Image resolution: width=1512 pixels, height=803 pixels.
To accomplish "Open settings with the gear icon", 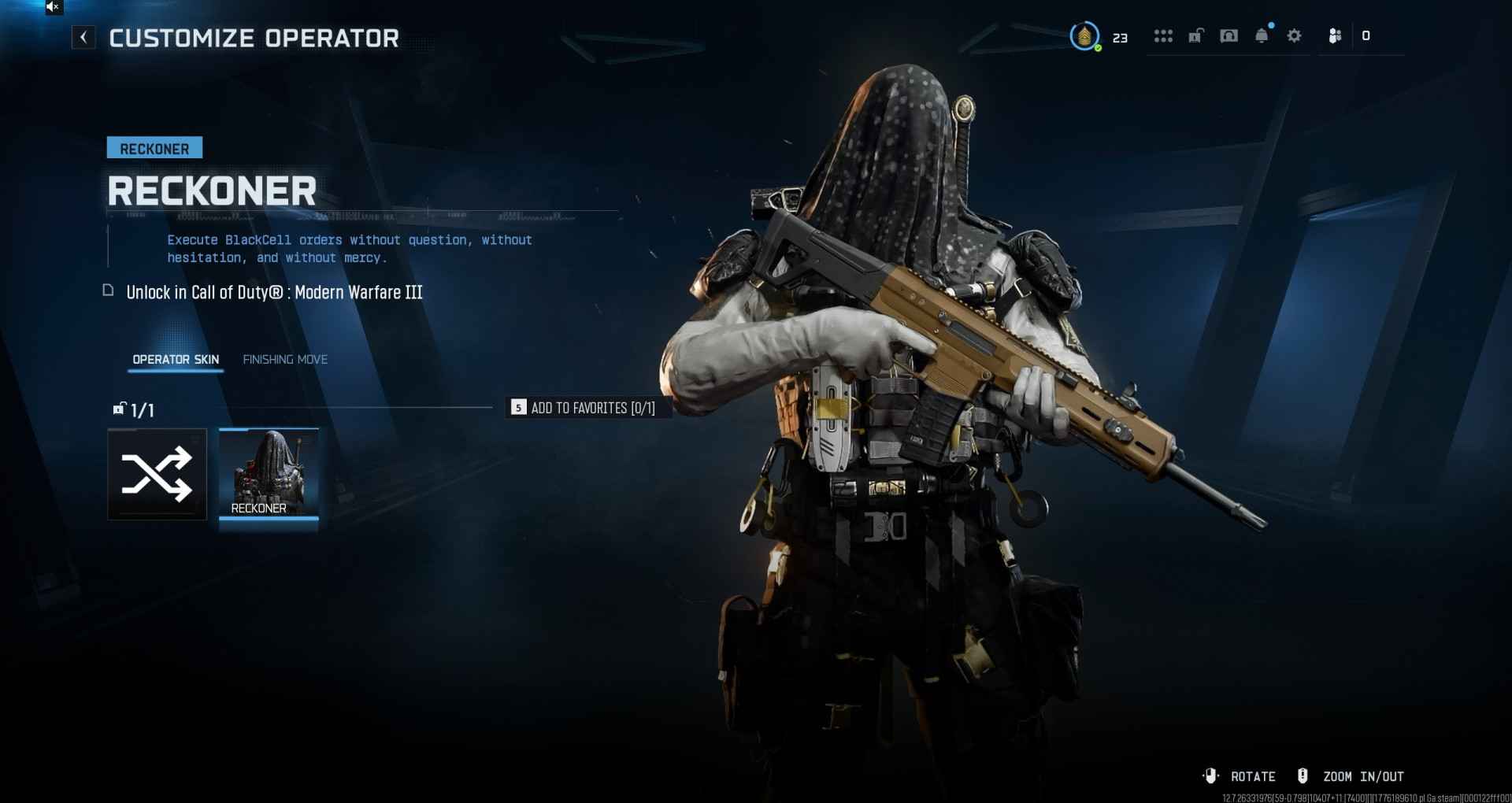I will (1294, 36).
